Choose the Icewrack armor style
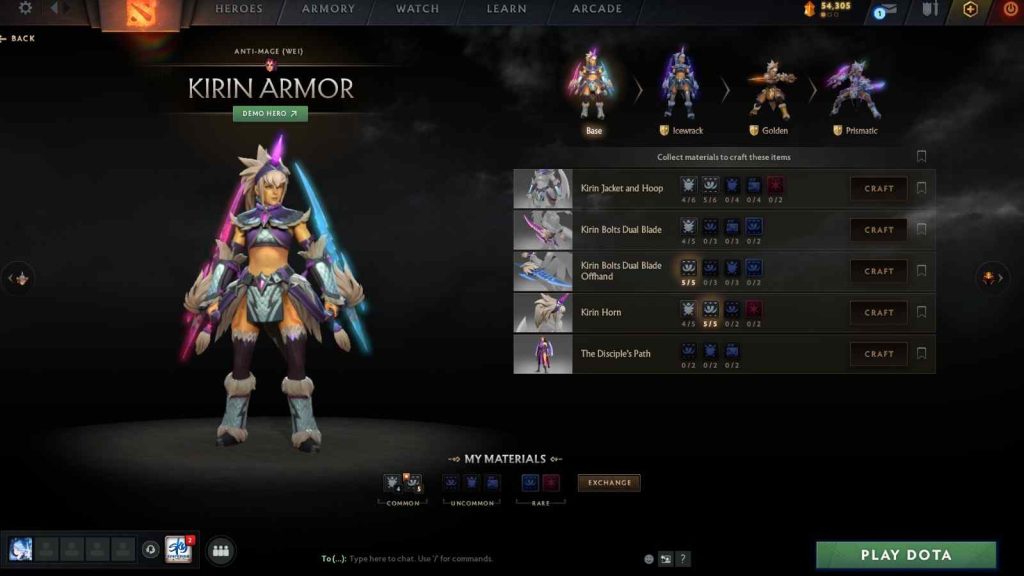 click(x=681, y=93)
